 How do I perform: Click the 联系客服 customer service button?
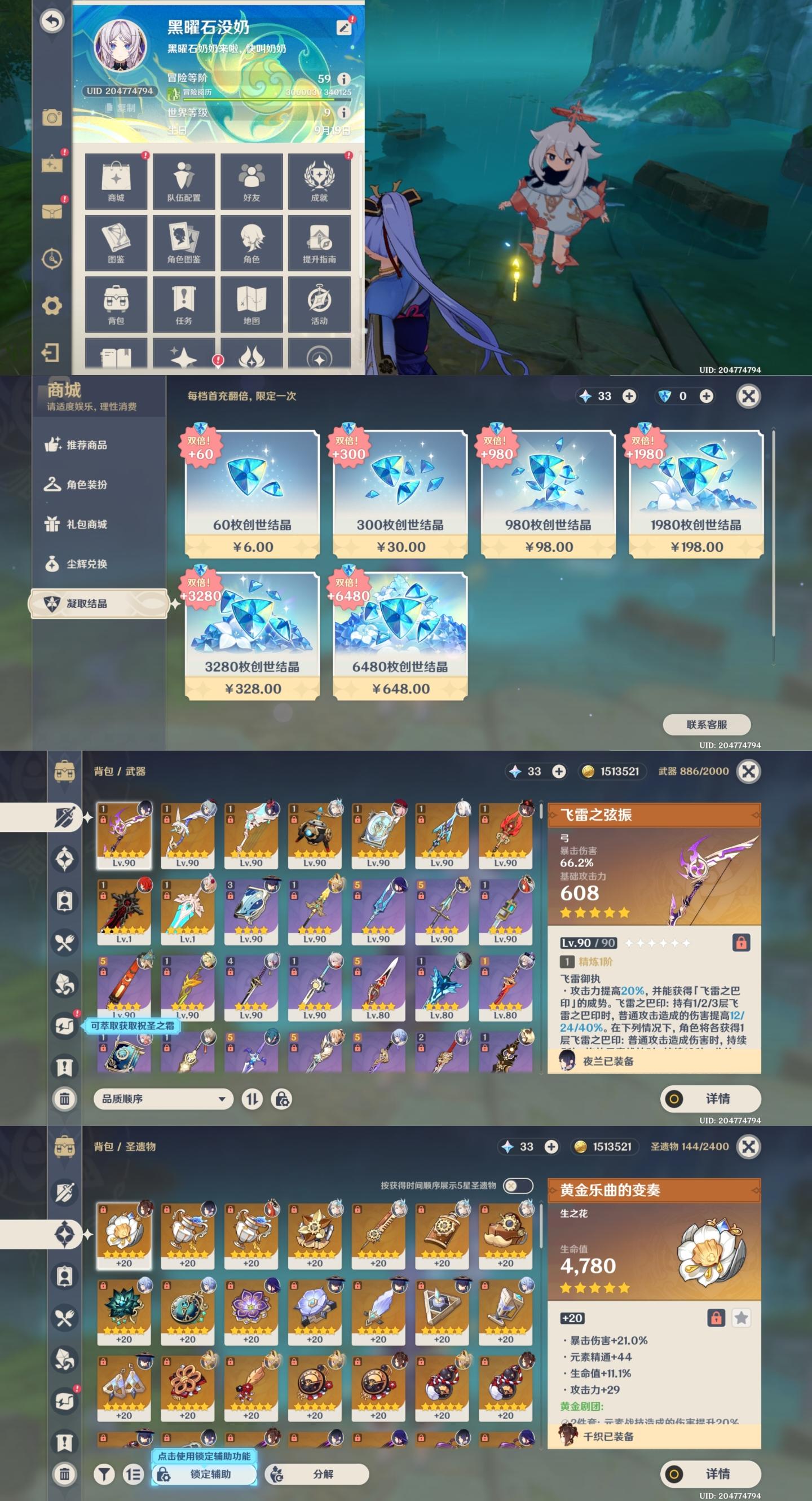pos(707,724)
